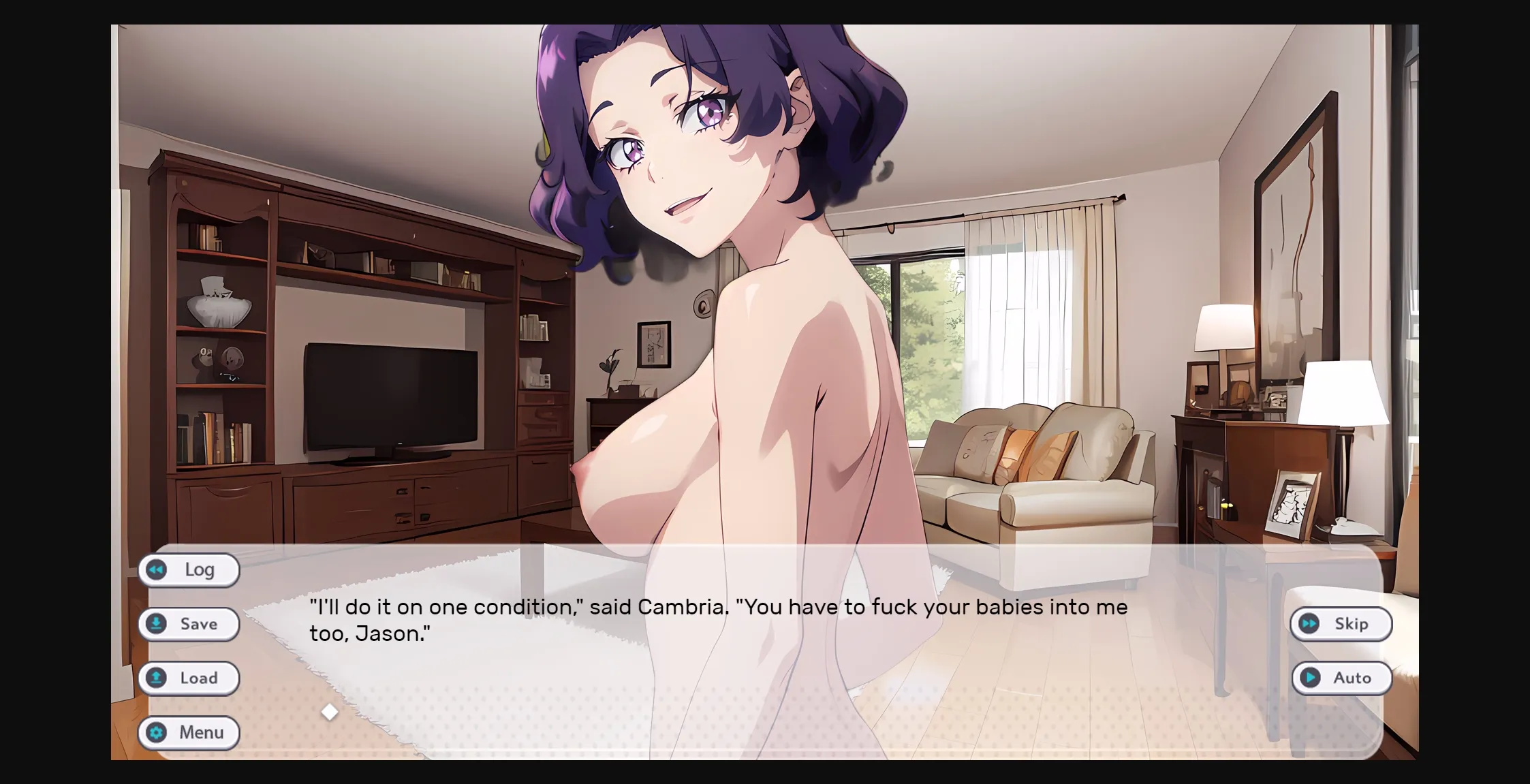Click the upload icon on the Load button
This screenshot has height=784, width=1530.
pos(157,678)
